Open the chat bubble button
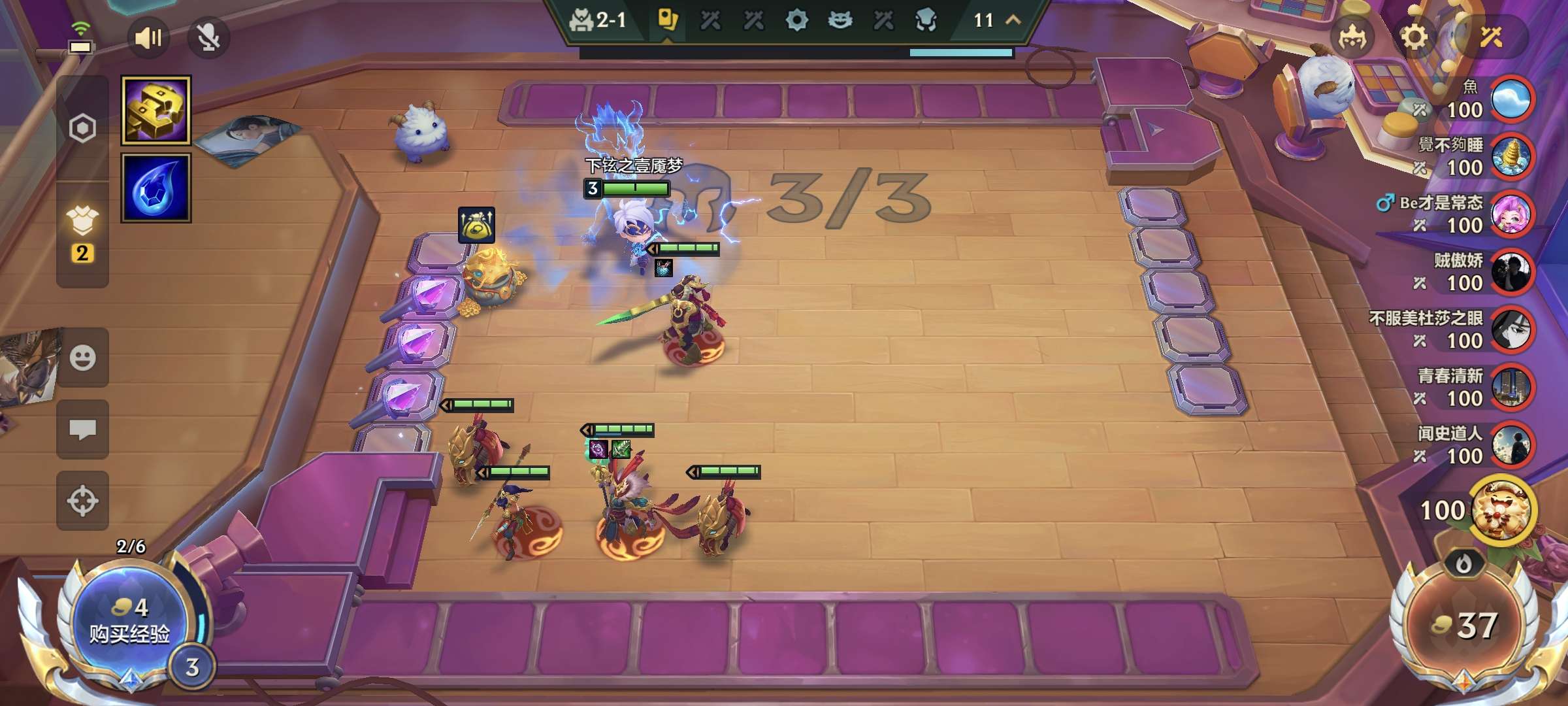Screen dimensions: 1568x706 coord(82,429)
